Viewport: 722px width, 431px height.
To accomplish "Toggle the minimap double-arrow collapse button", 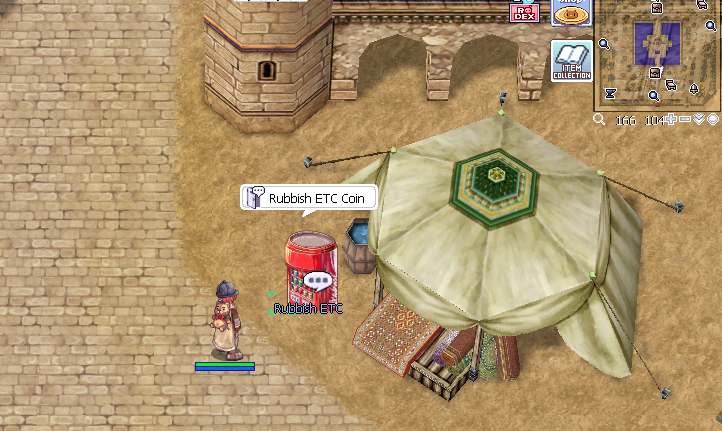I will [x=699, y=120].
